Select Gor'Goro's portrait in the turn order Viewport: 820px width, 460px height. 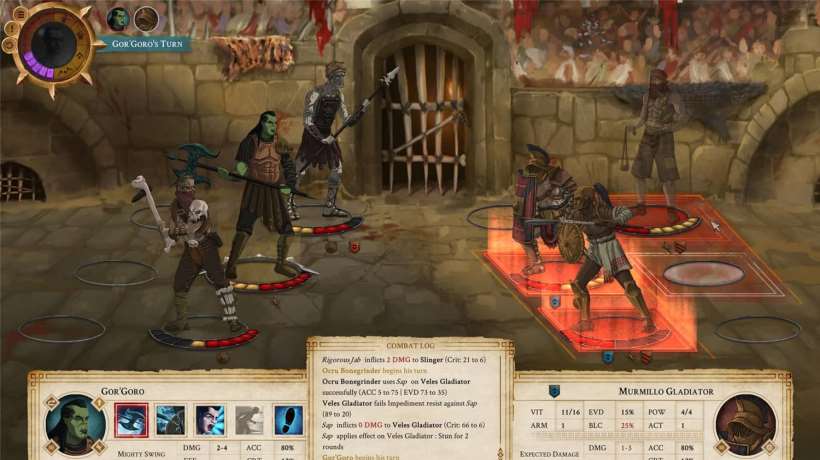(x=118, y=18)
